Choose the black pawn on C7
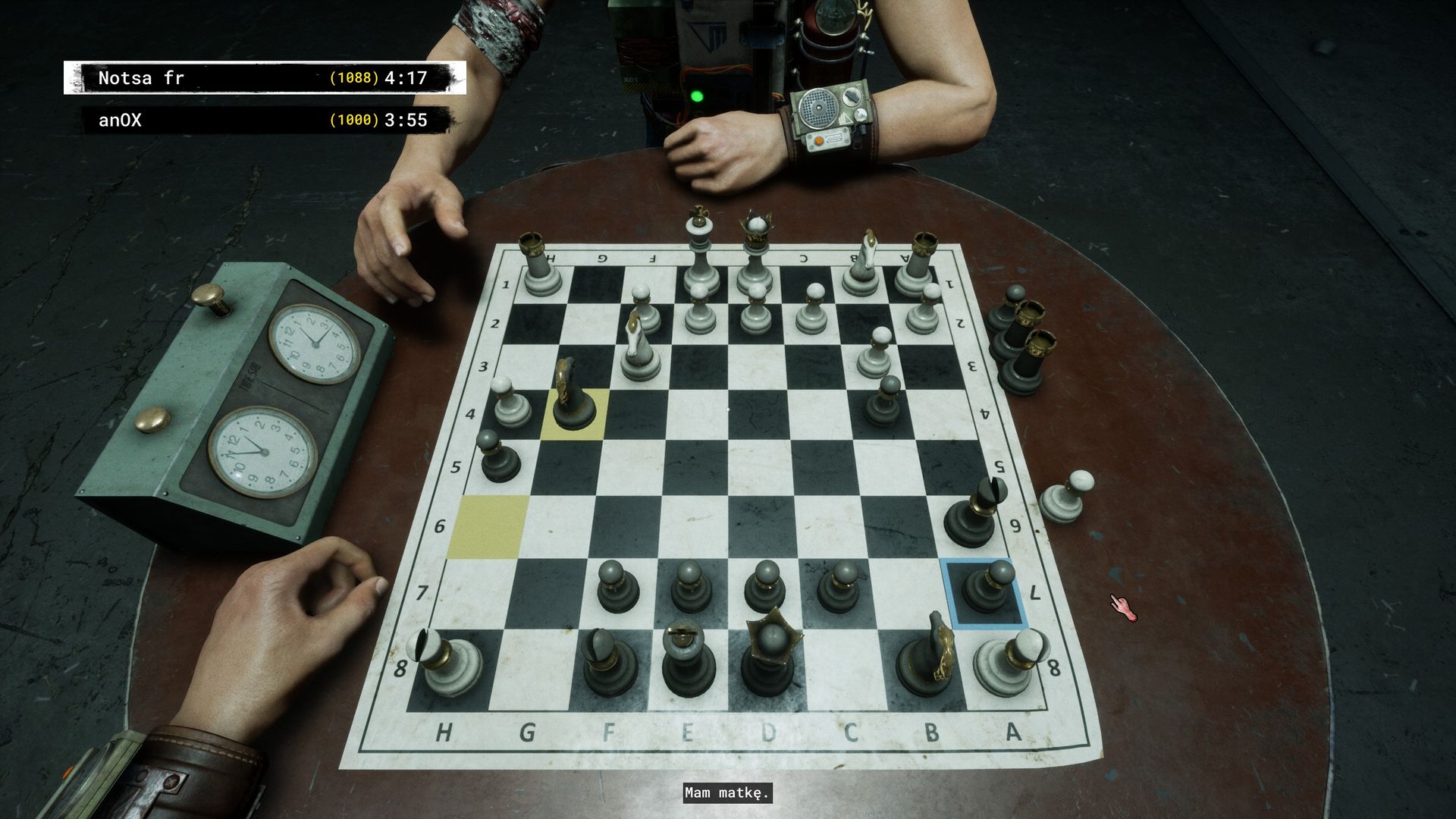This screenshot has height=819, width=1456. [x=838, y=589]
